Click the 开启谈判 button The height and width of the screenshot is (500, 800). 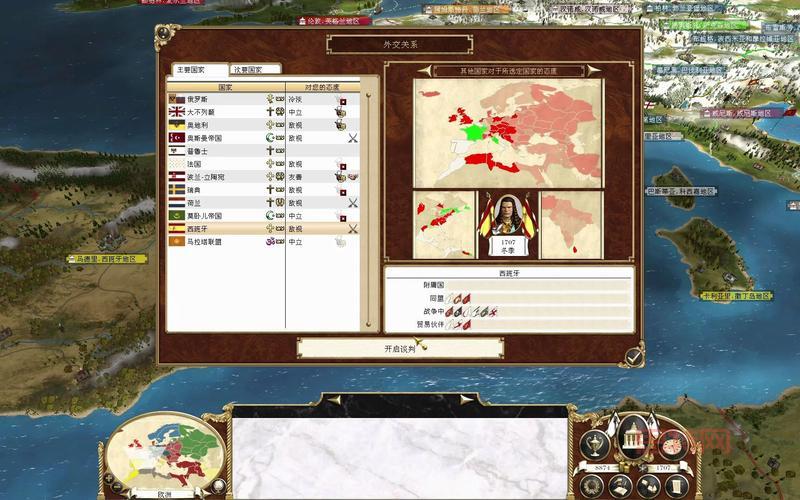400,349
